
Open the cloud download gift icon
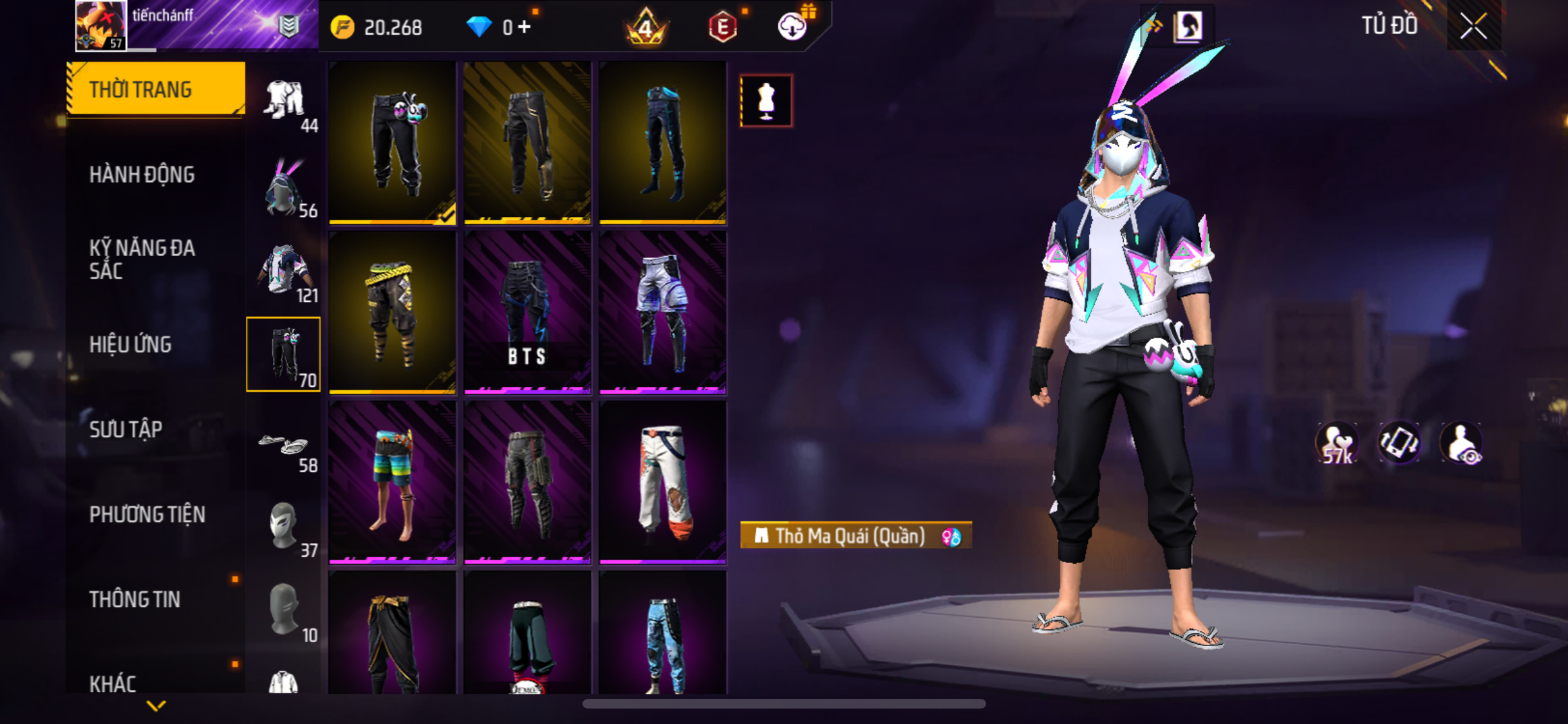pos(793,26)
